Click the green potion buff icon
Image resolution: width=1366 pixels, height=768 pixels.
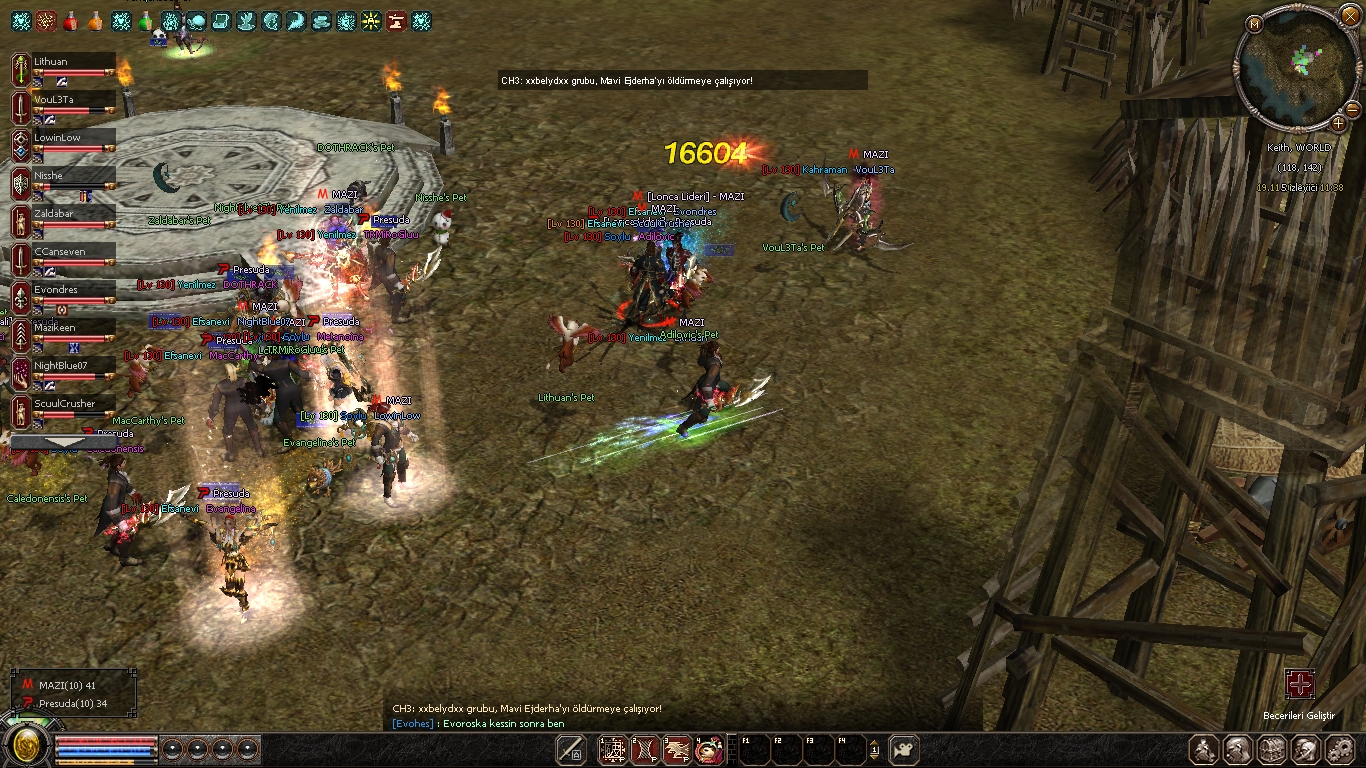(146, 20)
